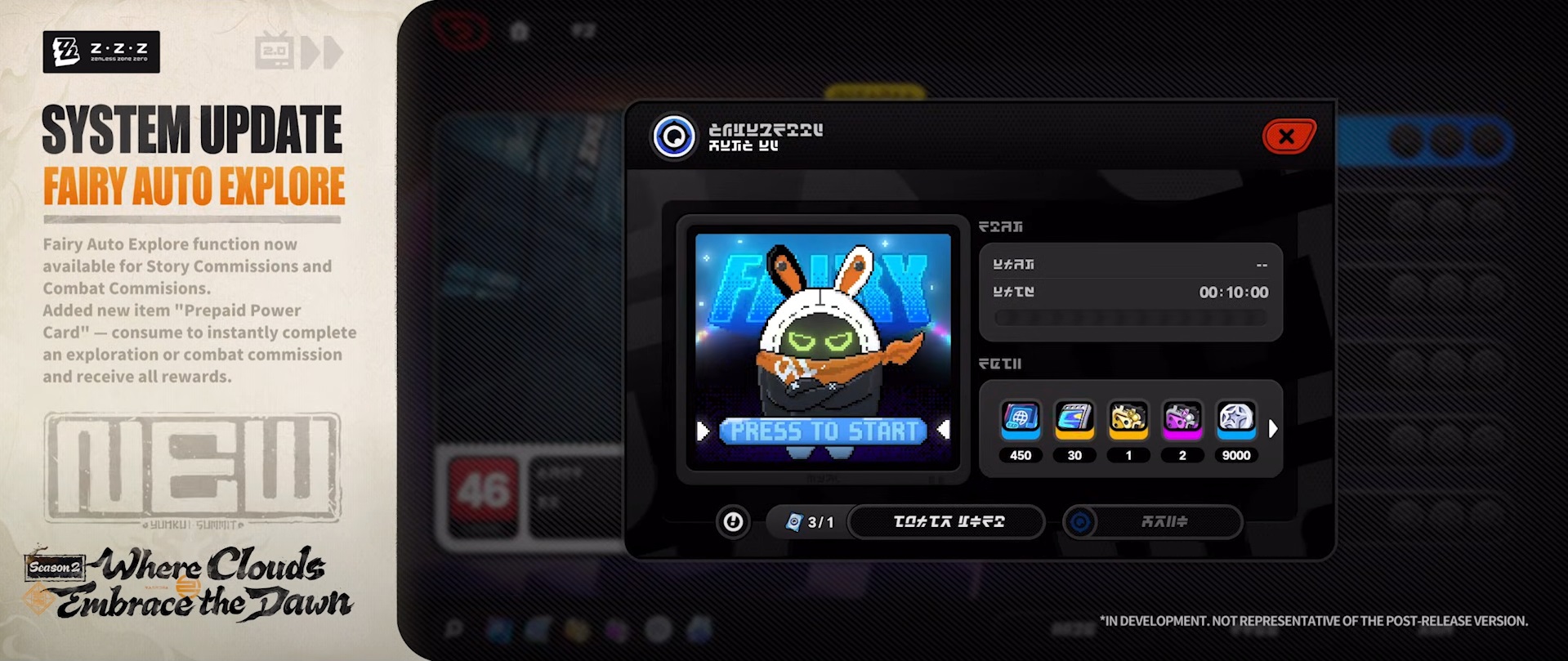Screen dimensions: 1568x661
Task: Close the Fairy dialog with red X
Action: click(1289, 136)
